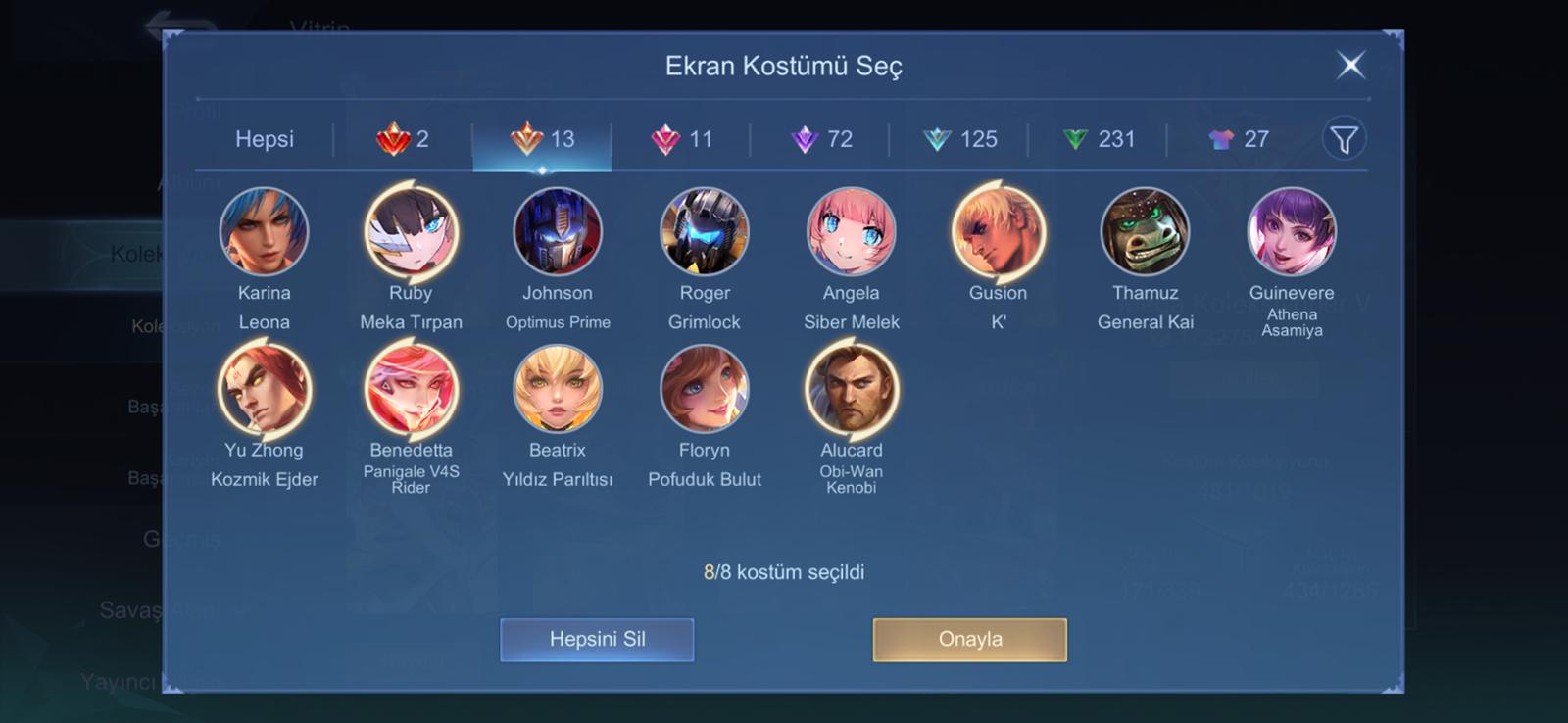
Task: Open the red gem tab showing 2
Action: tap(403, 139)
